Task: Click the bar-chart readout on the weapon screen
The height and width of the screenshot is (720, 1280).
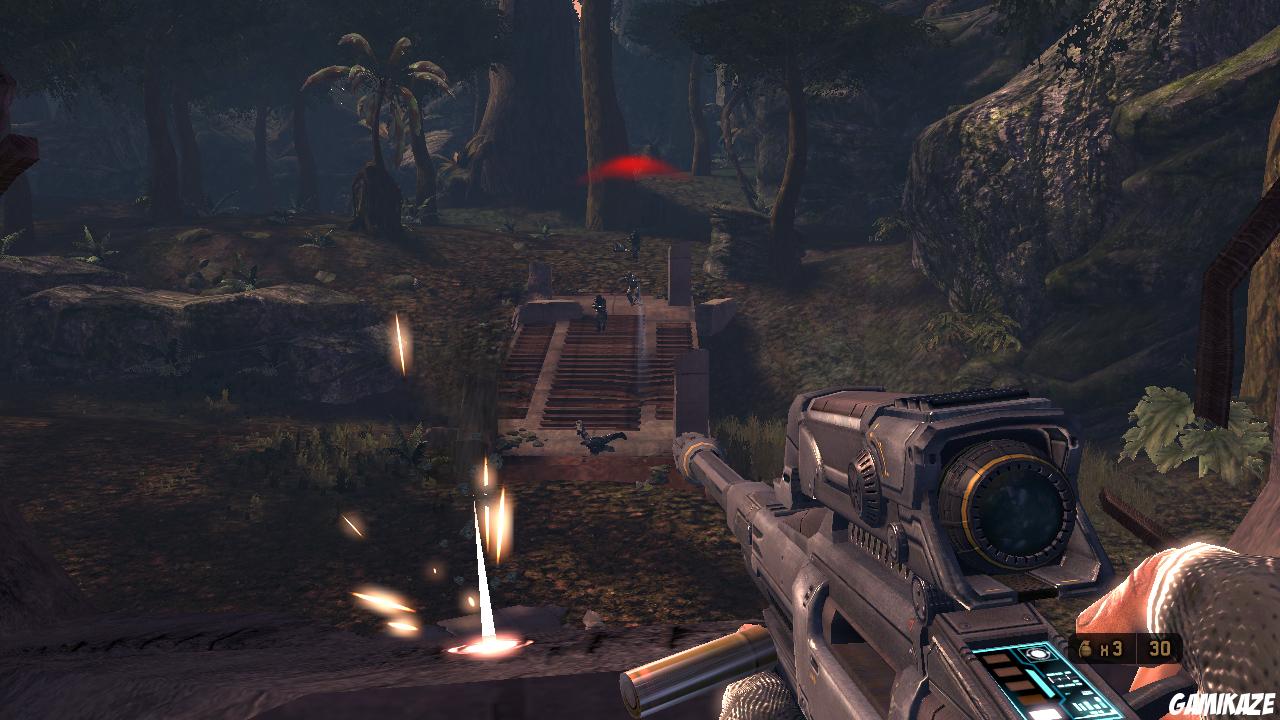Action: click(1087, 703)
